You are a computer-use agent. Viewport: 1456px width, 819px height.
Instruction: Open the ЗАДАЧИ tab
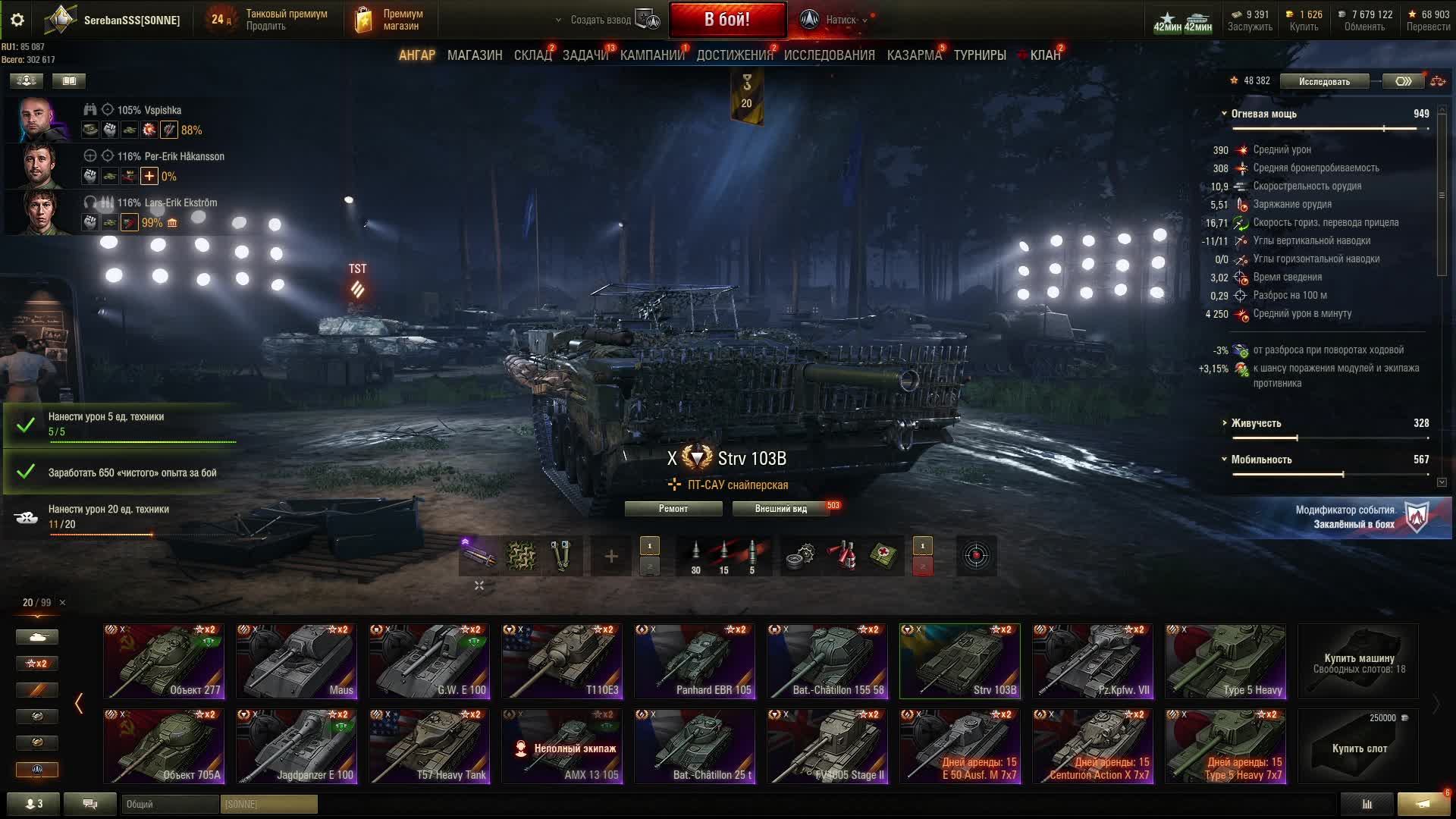pyautogui.click(x=585, y=55)
